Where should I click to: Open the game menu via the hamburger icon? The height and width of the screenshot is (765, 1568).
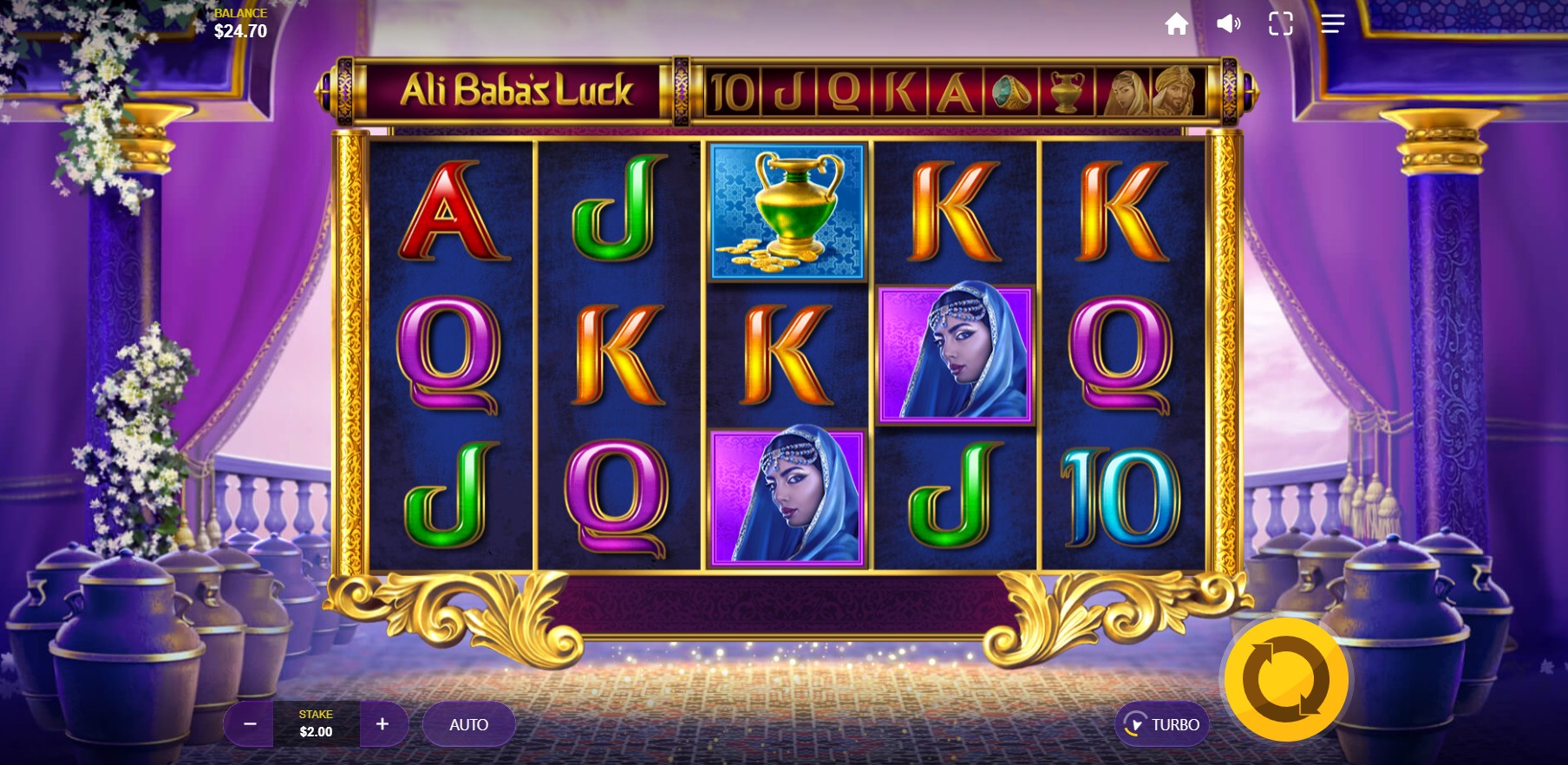(1332, 23)
